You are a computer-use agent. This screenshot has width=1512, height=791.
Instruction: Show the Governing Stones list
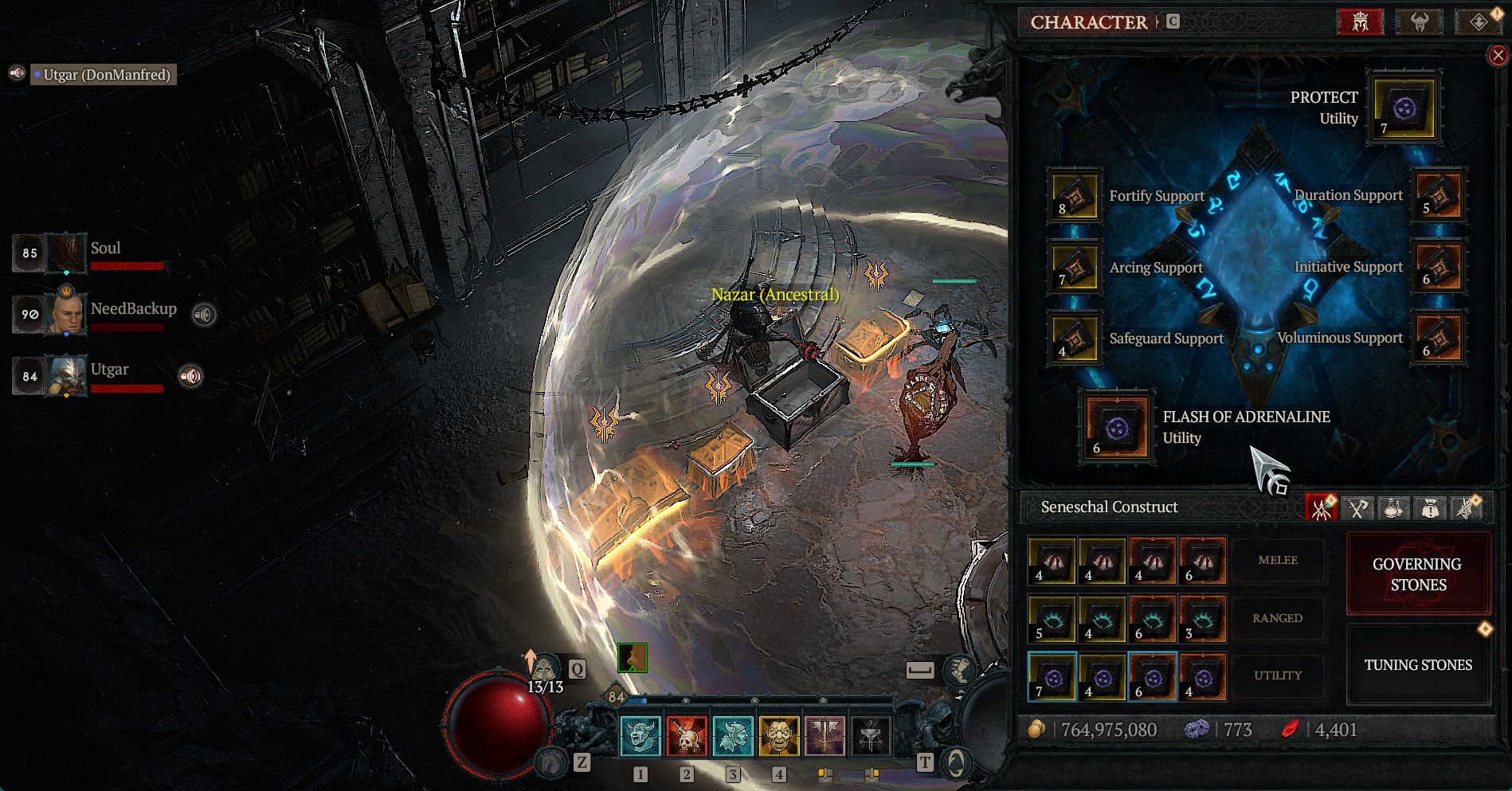click(x=1417, y=574)
